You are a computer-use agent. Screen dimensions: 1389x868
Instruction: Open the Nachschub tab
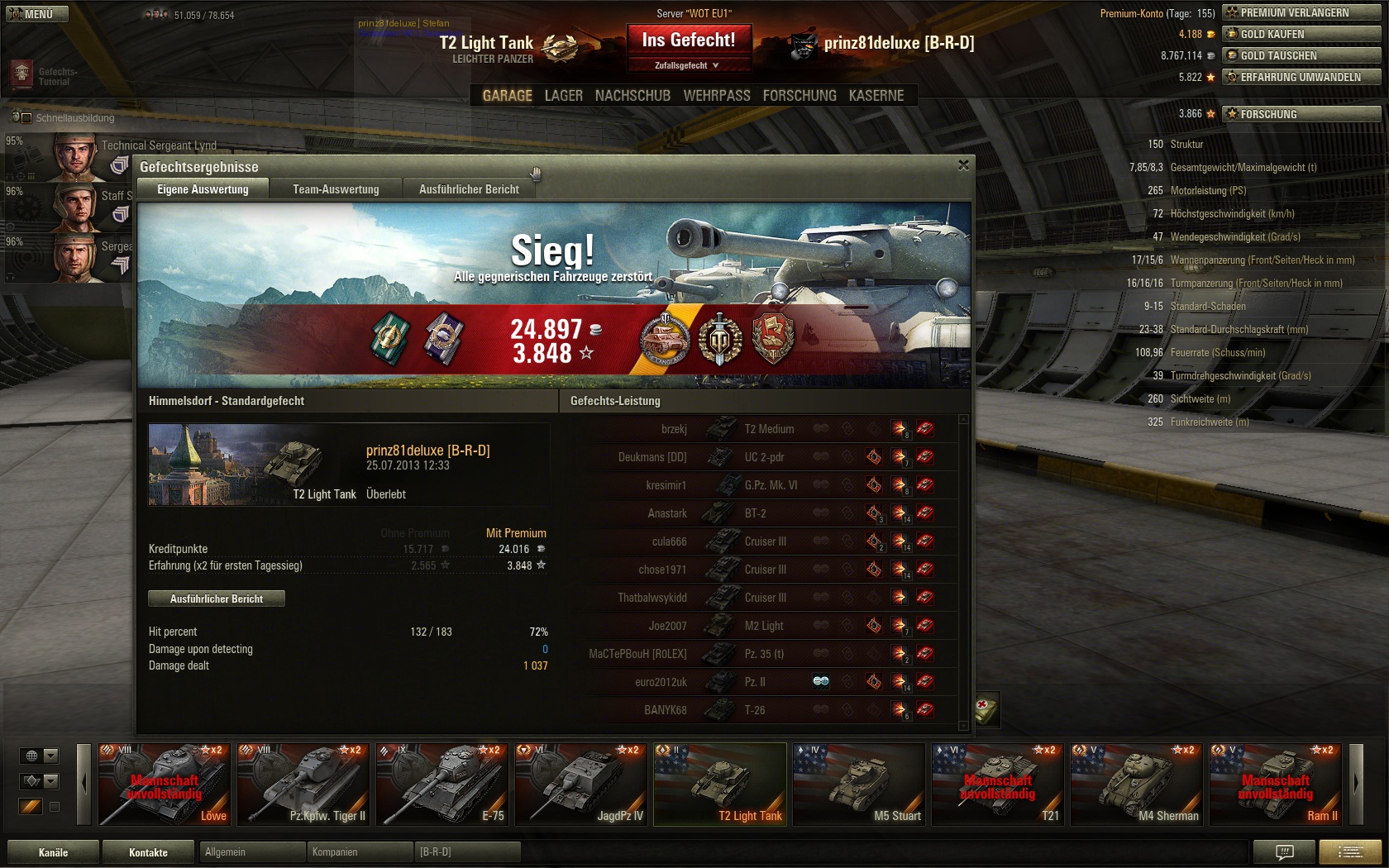[632, 96]
